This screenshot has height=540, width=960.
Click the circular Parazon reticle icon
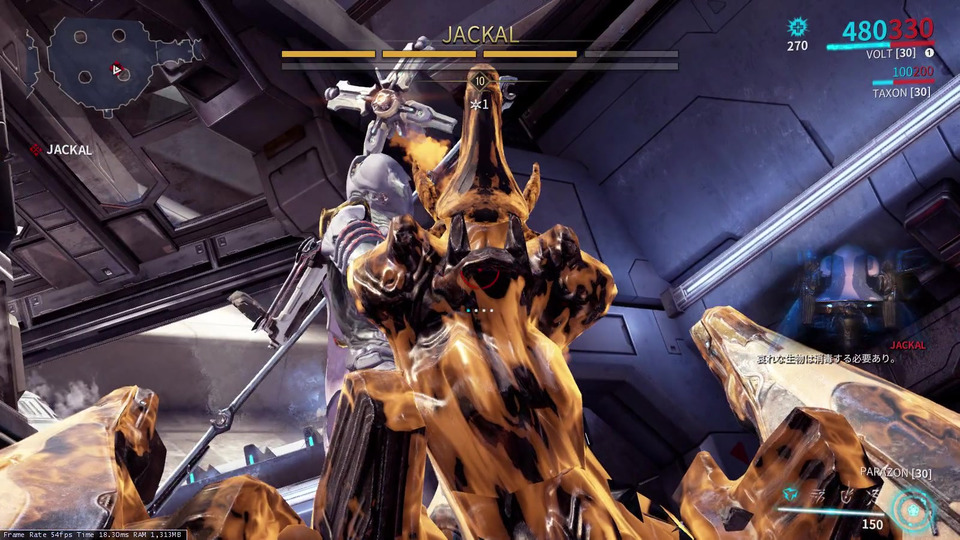pos(912,507)
